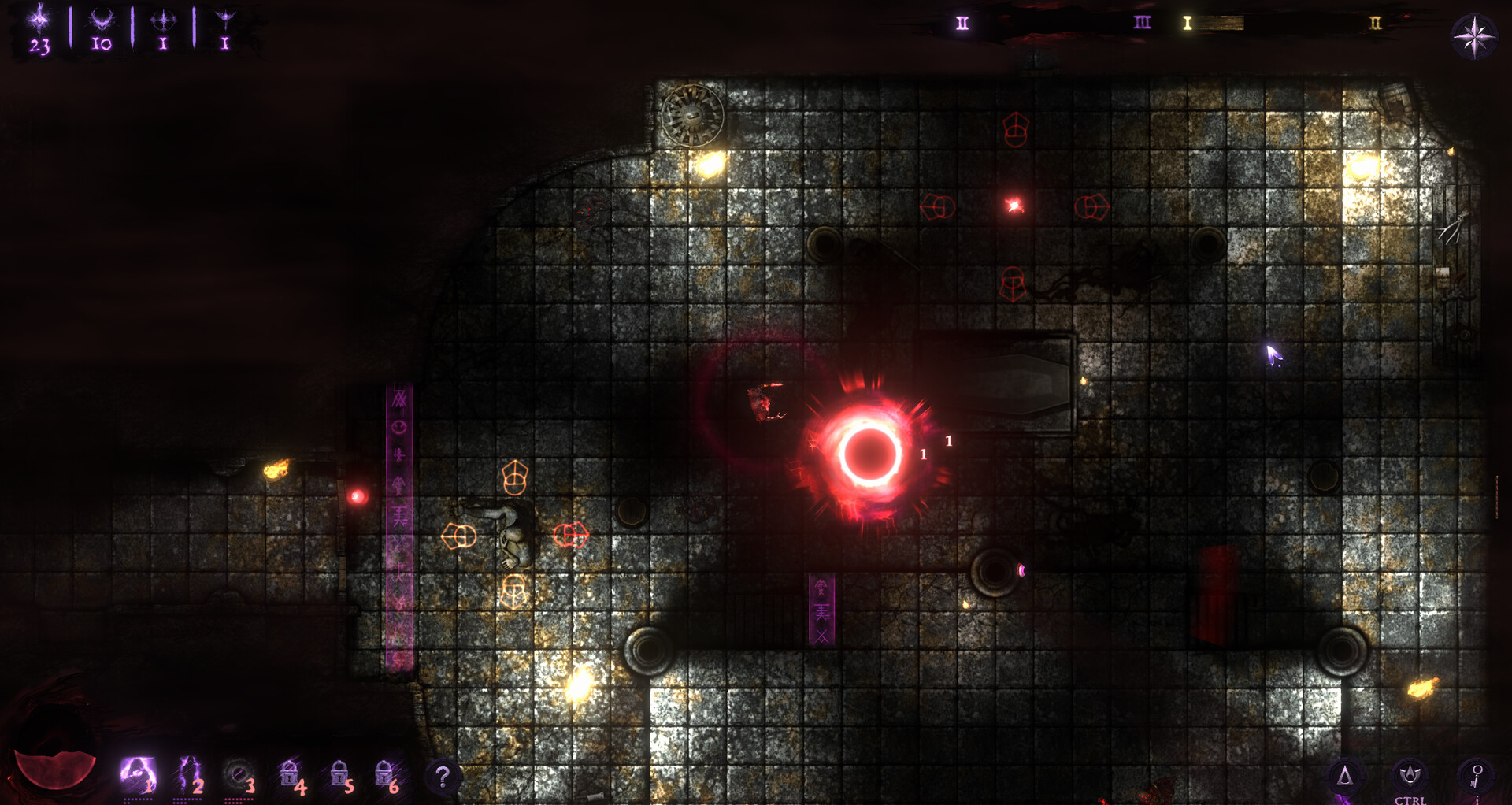Viewport: 1512px width, 805px height.
Task: Open the yellow I progress marker up top
Action: click(1188, 24)
